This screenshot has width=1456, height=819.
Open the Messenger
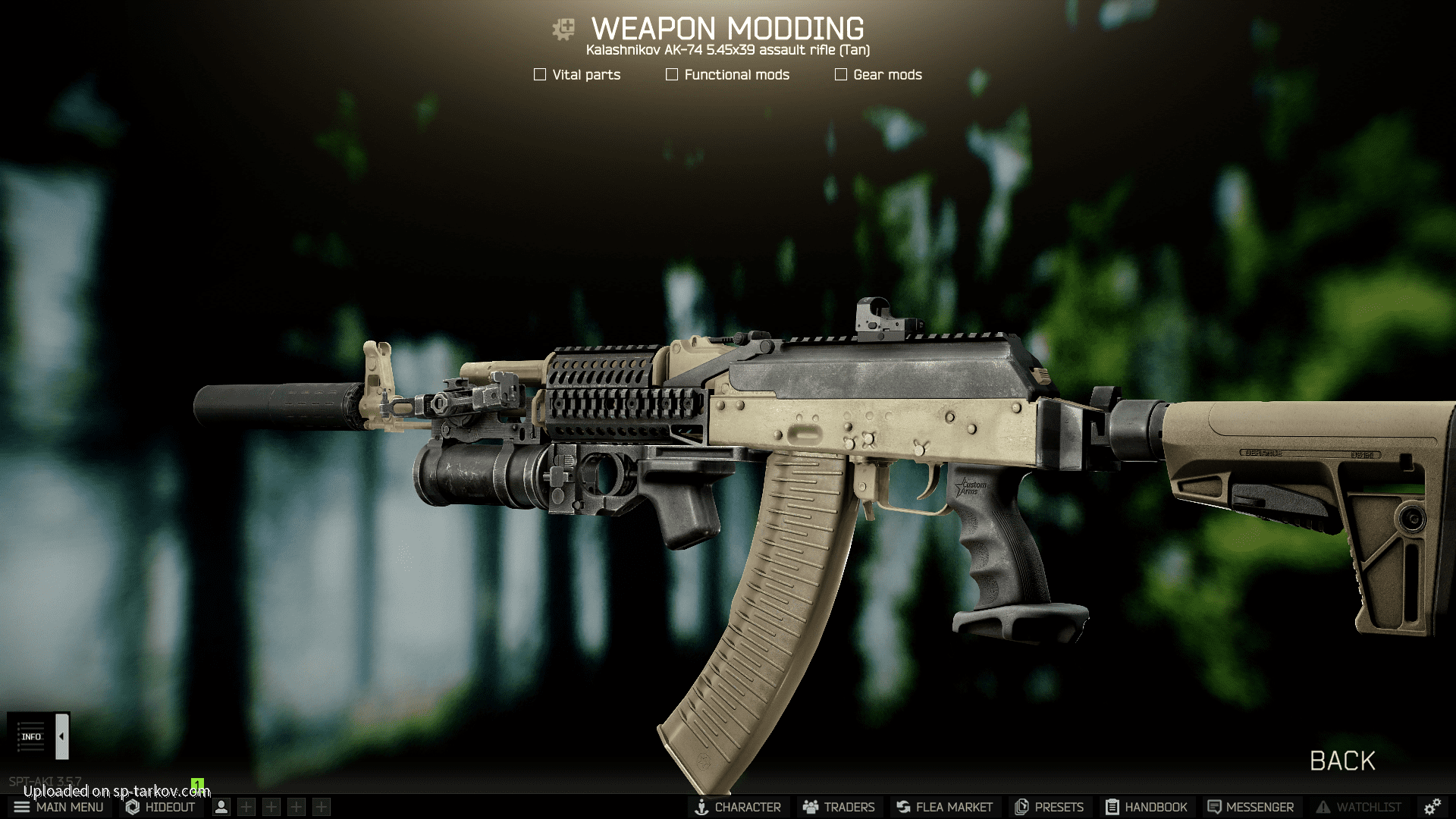click(1250, 807)
